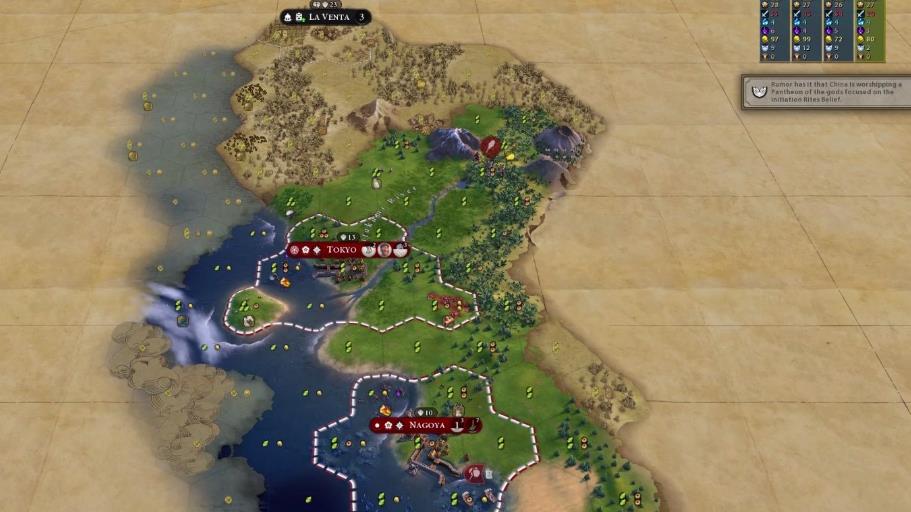Dismiss the China pantheon rumor notification

pos(826,92)
